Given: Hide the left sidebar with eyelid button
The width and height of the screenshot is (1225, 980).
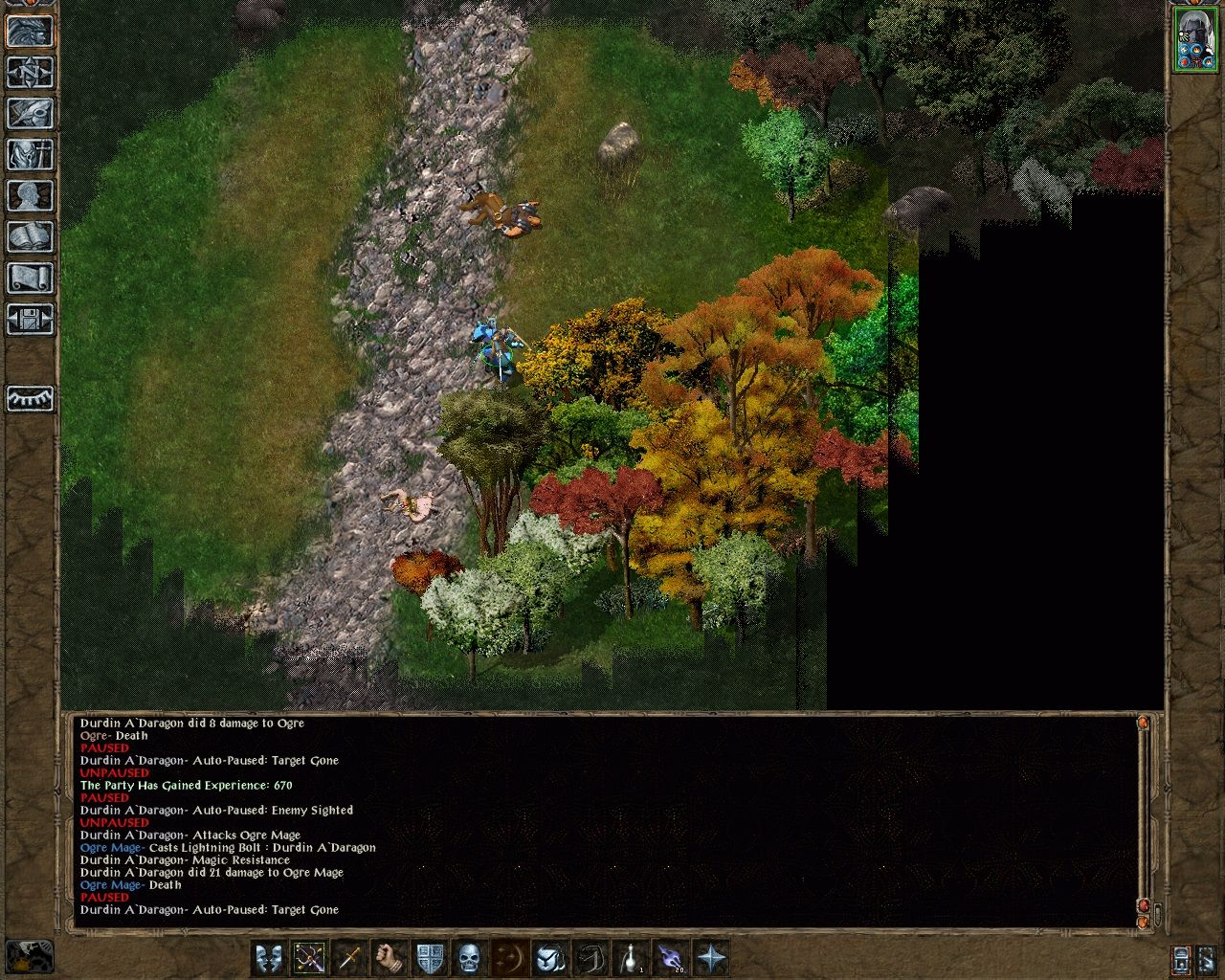Looking at the screenshot, I should point(30,398).
